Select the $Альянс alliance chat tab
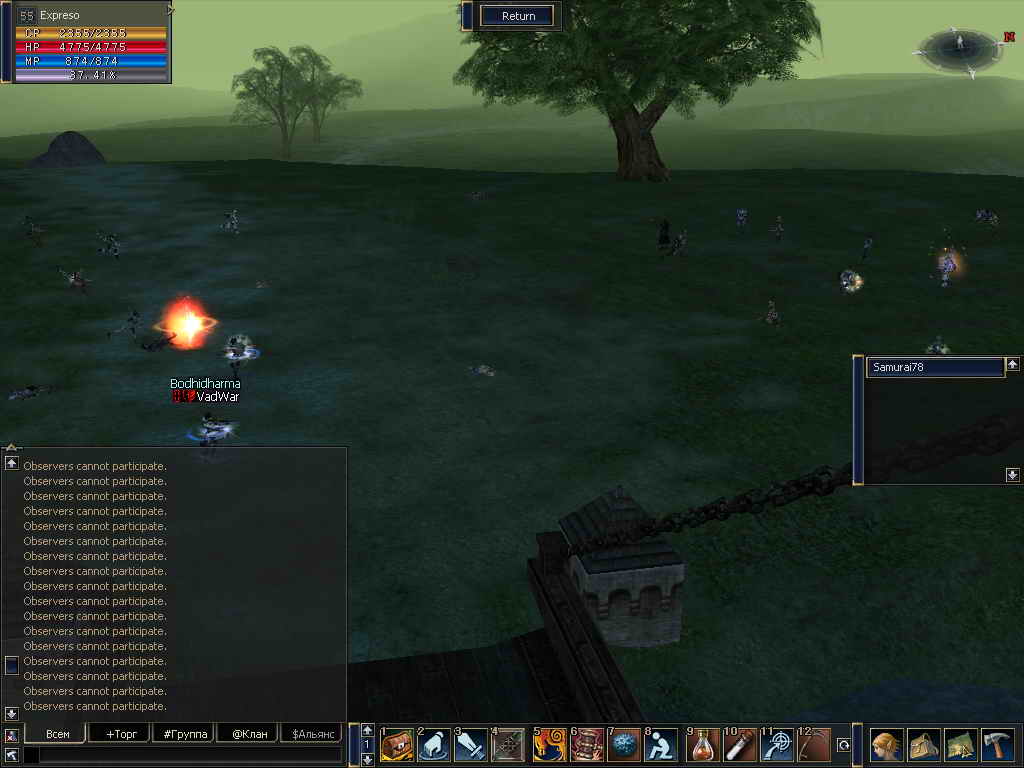Screen dimensions: 1024x768 [310, 734]
